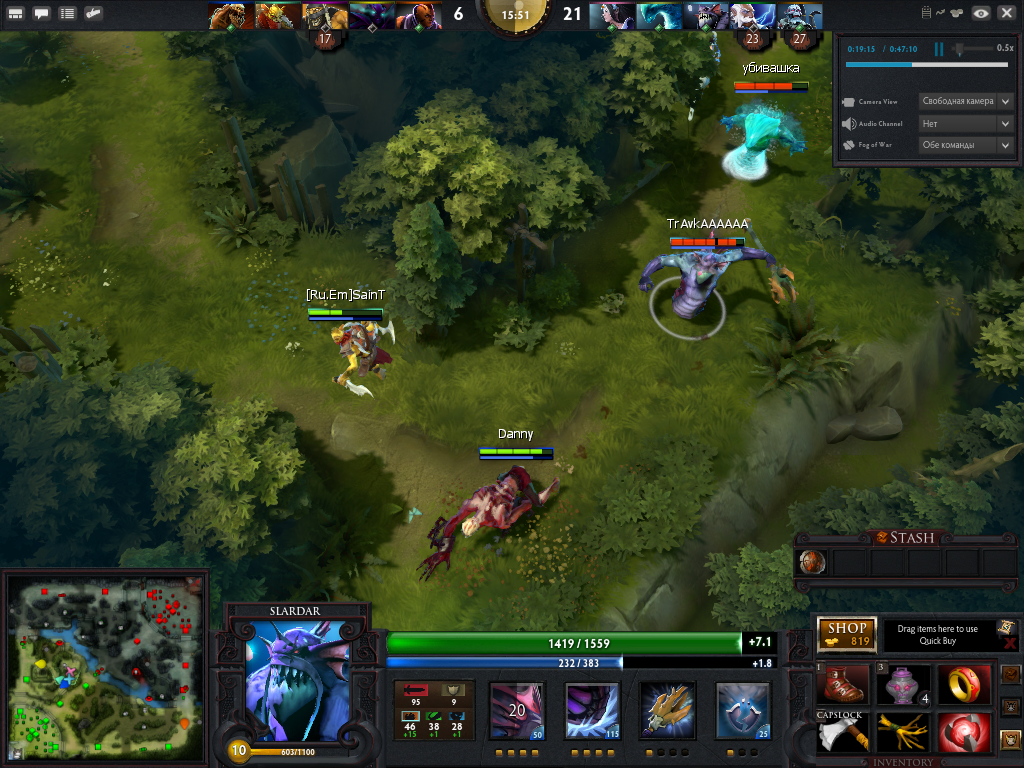Select the yellow branch inventory item
Viewport: 1024px width, 768px height.
tap(903, 733)
